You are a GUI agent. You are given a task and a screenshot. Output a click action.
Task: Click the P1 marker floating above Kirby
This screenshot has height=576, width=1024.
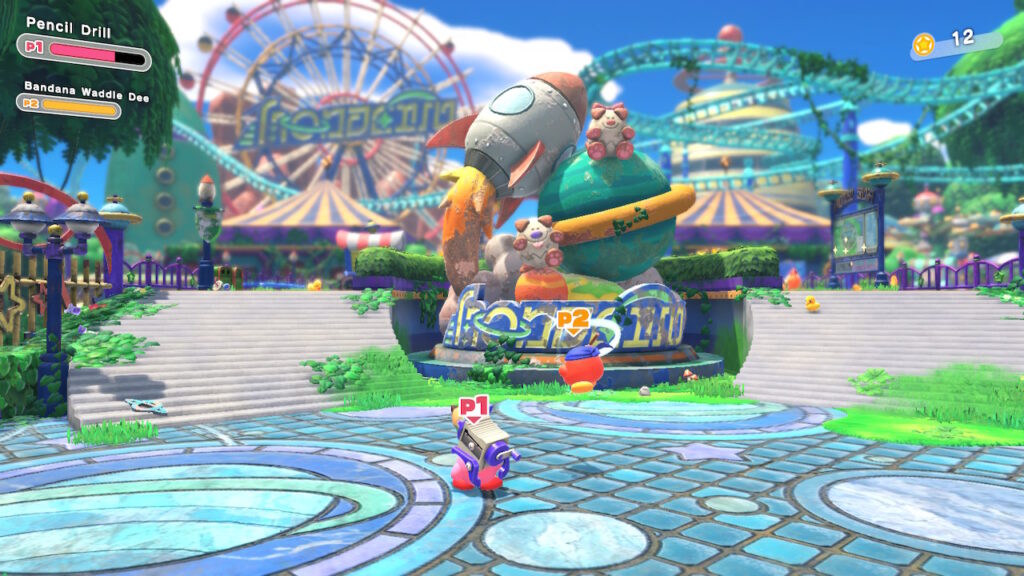click(473, 407)
